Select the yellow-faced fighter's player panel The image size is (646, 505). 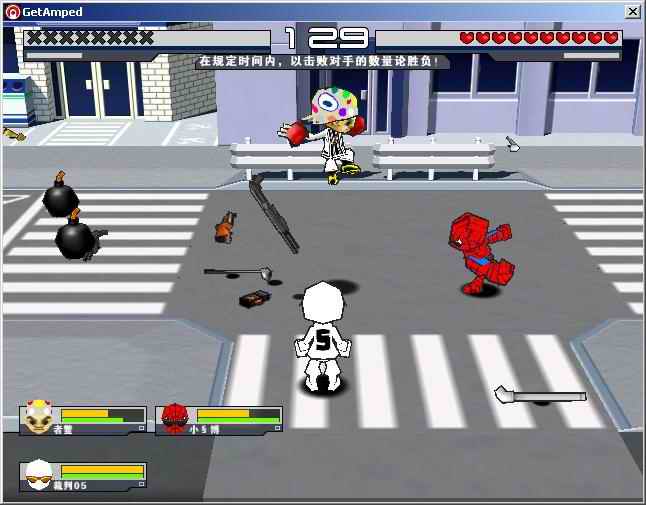click(83, 420)
